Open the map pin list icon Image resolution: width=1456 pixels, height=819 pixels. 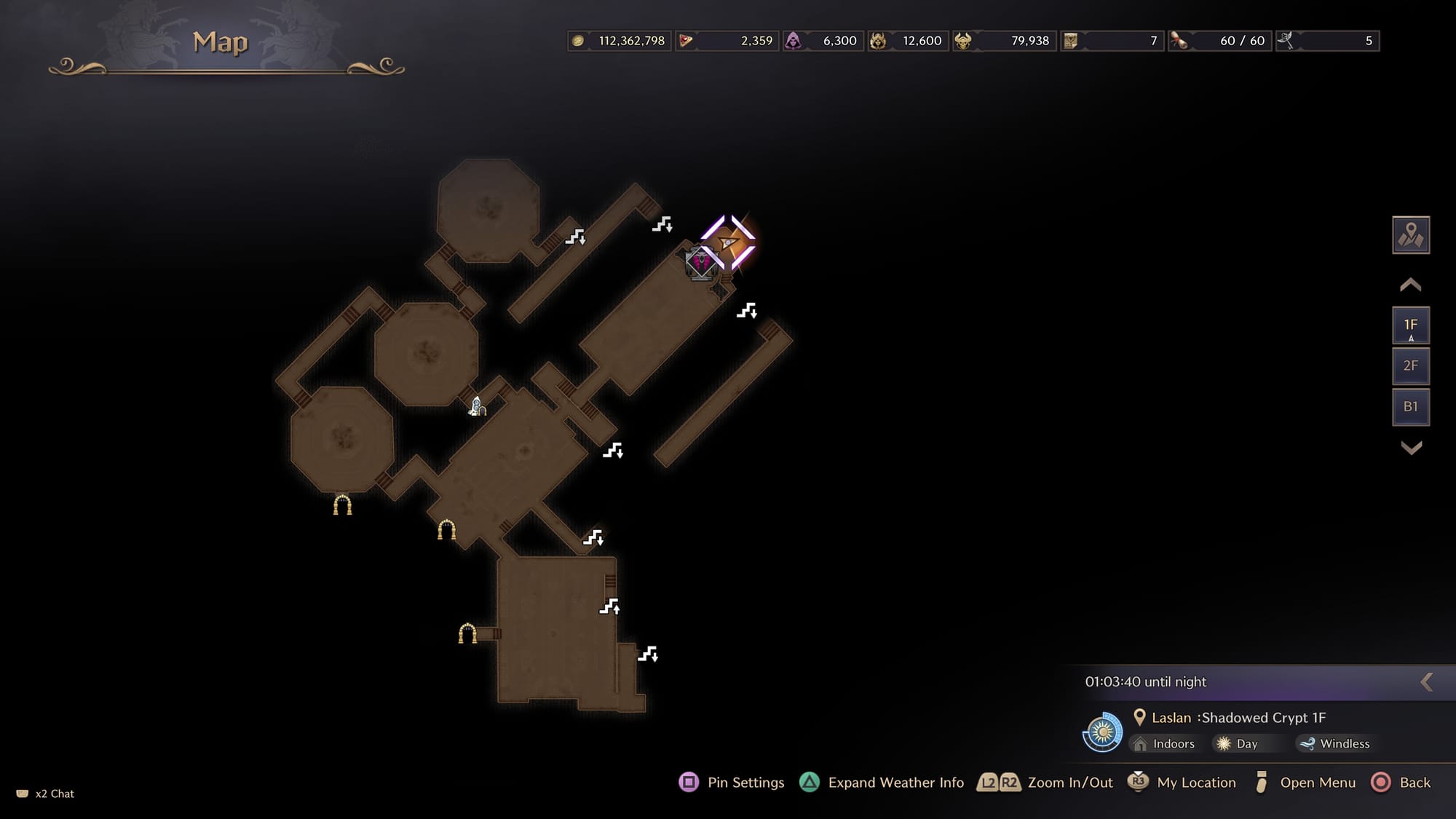pyautogui.click(x=1410, y=235)
